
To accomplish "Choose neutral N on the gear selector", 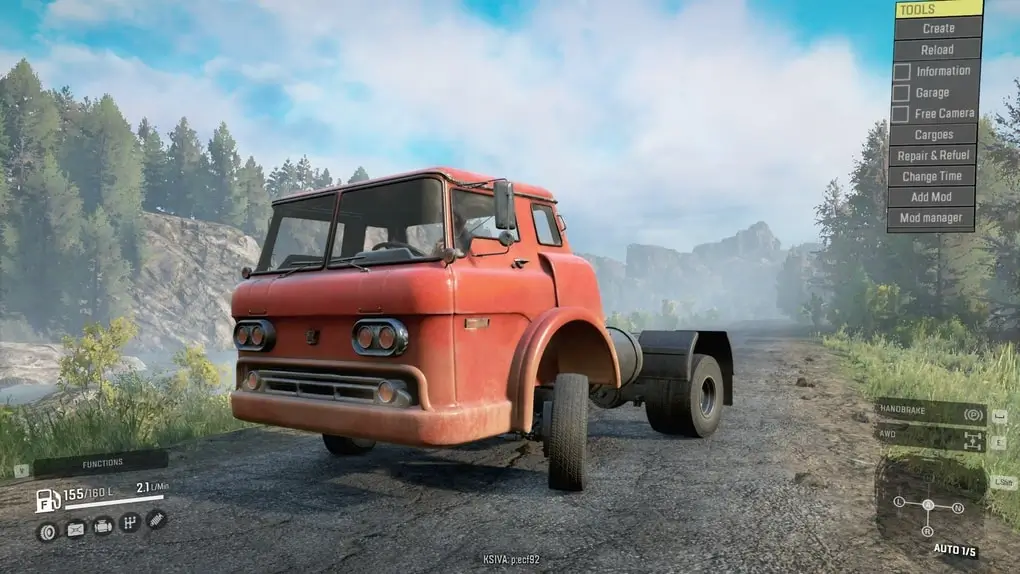I will point(958,508).
